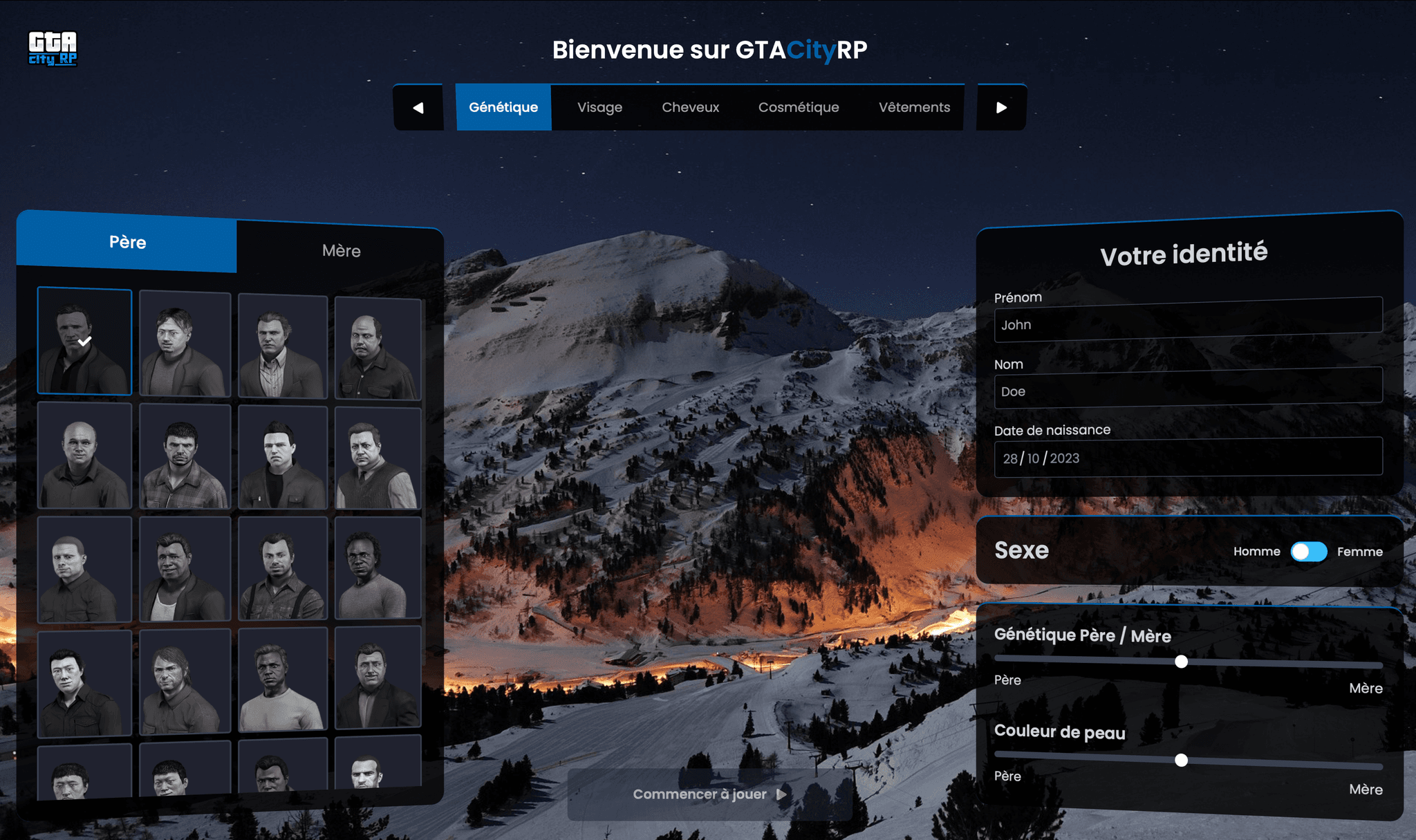Move the Couleur de peau slider handle

(1181, 760)
